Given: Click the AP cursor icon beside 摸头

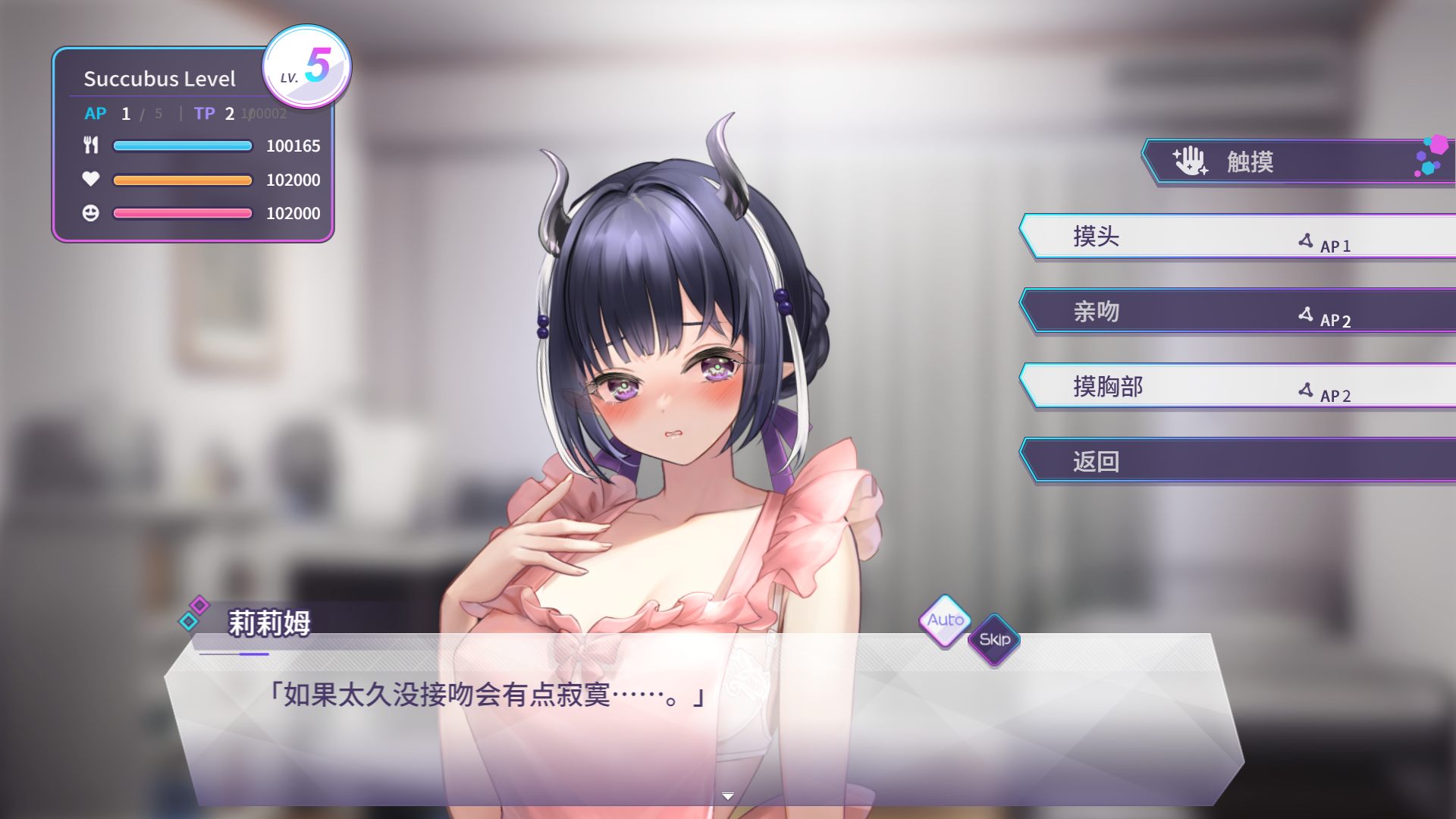Looking at the screenshot, I should (1304, 240).
